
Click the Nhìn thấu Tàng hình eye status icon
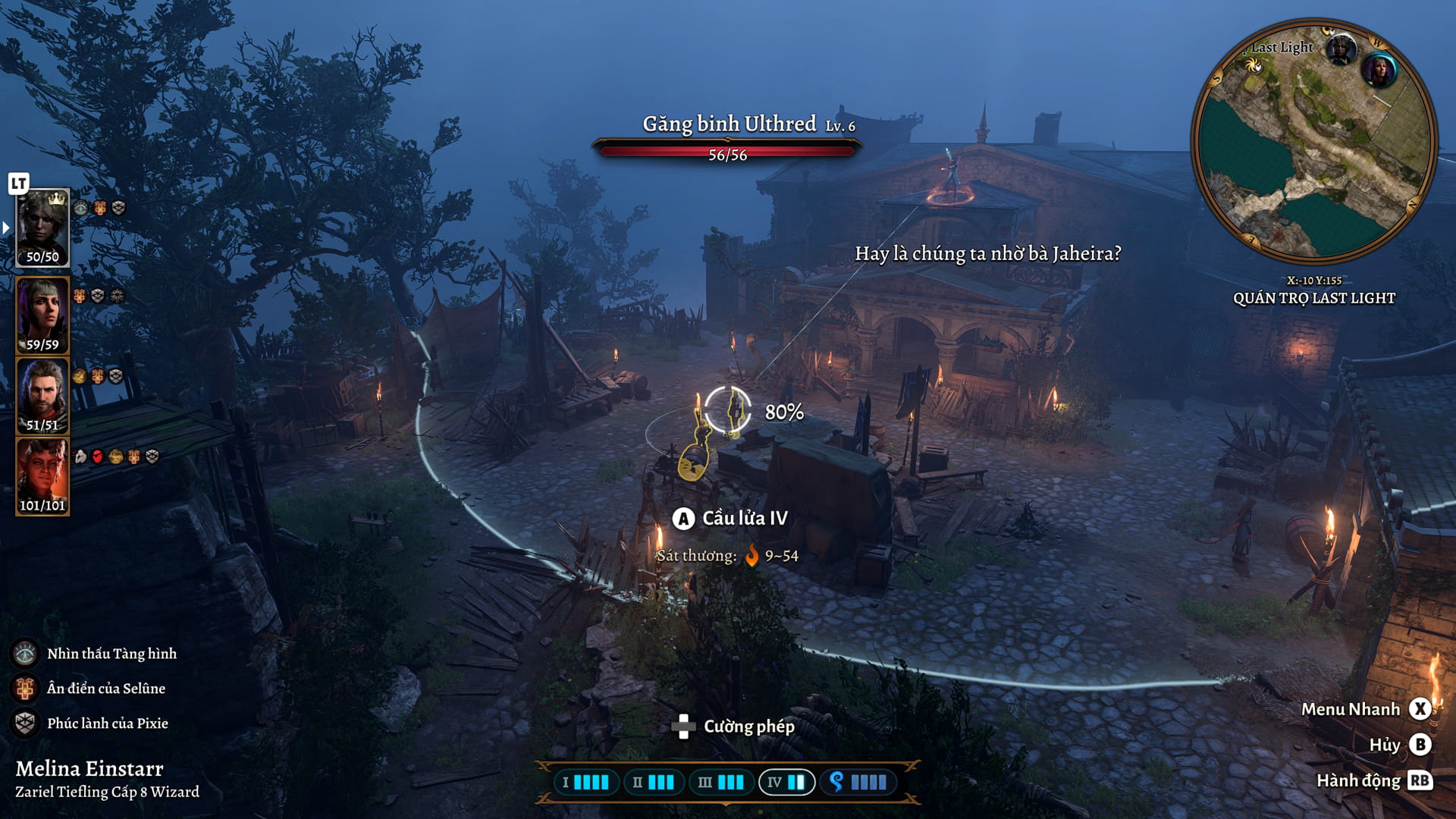click(x=25, y=653)
